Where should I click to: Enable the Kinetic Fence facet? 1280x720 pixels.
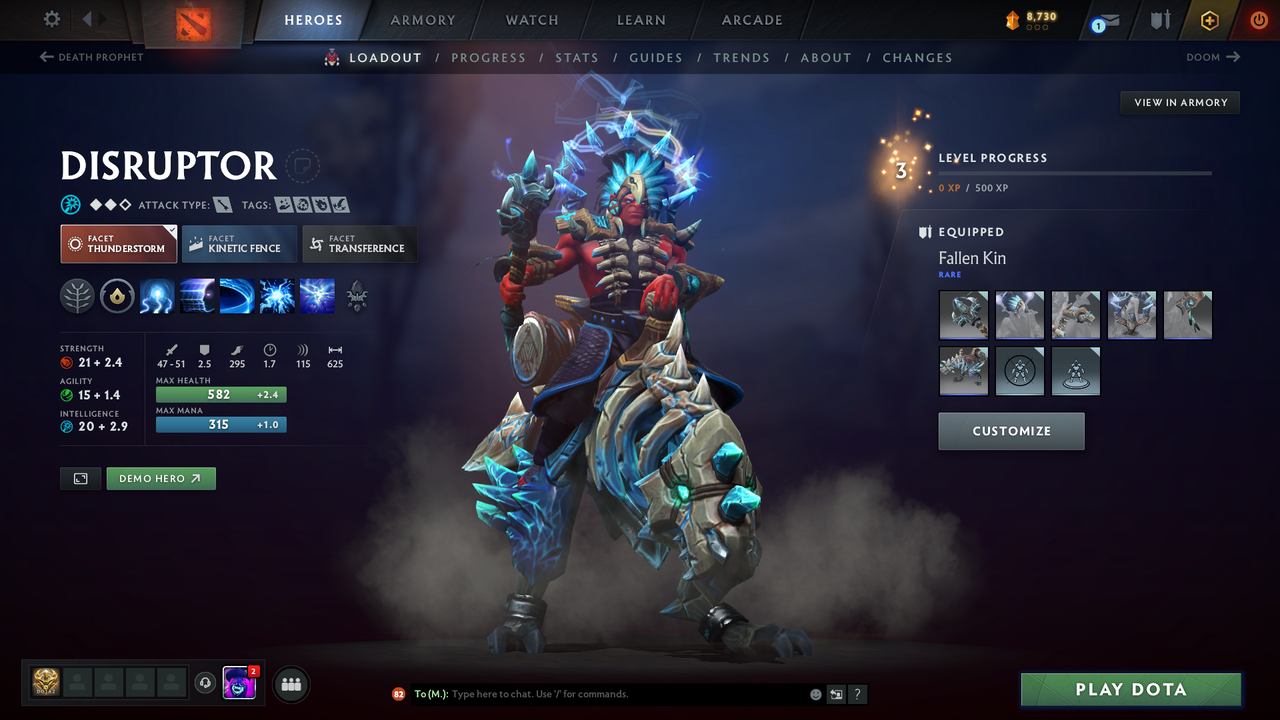239,244
